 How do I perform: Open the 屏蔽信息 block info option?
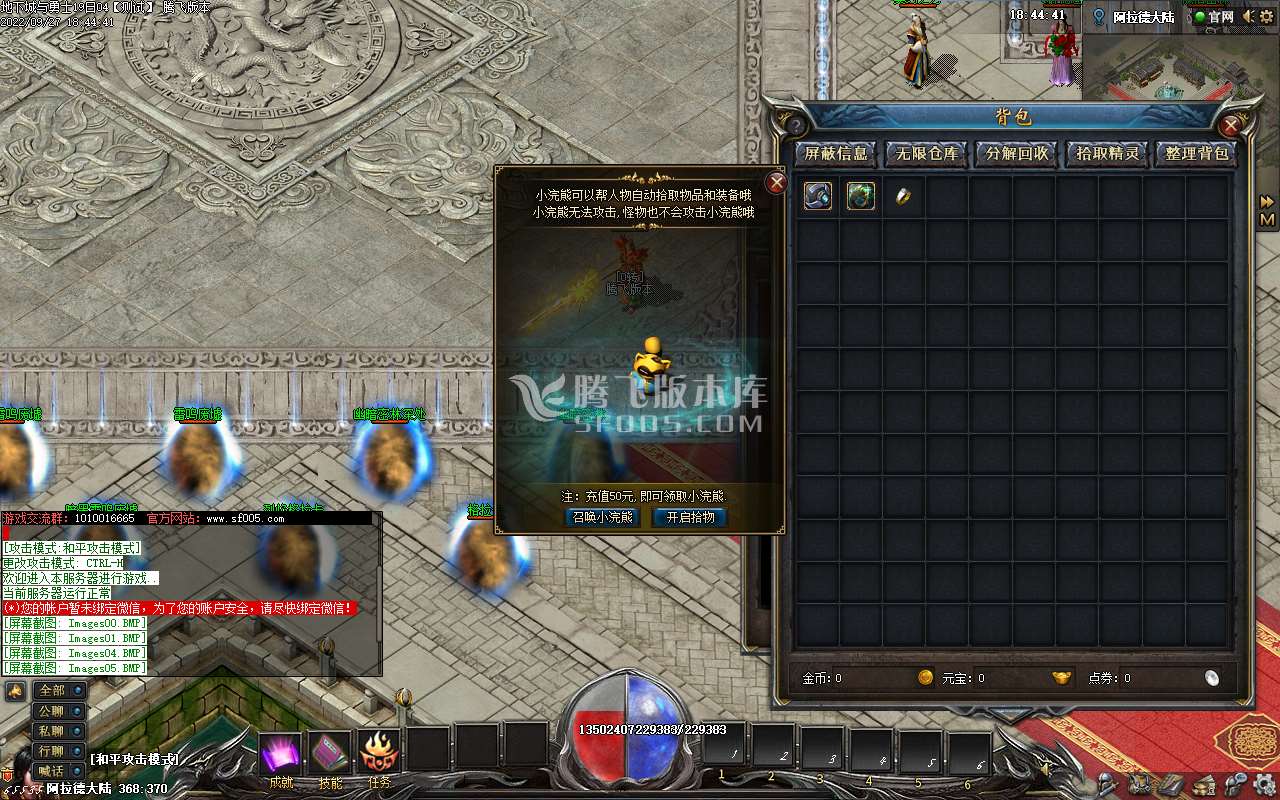836,154
